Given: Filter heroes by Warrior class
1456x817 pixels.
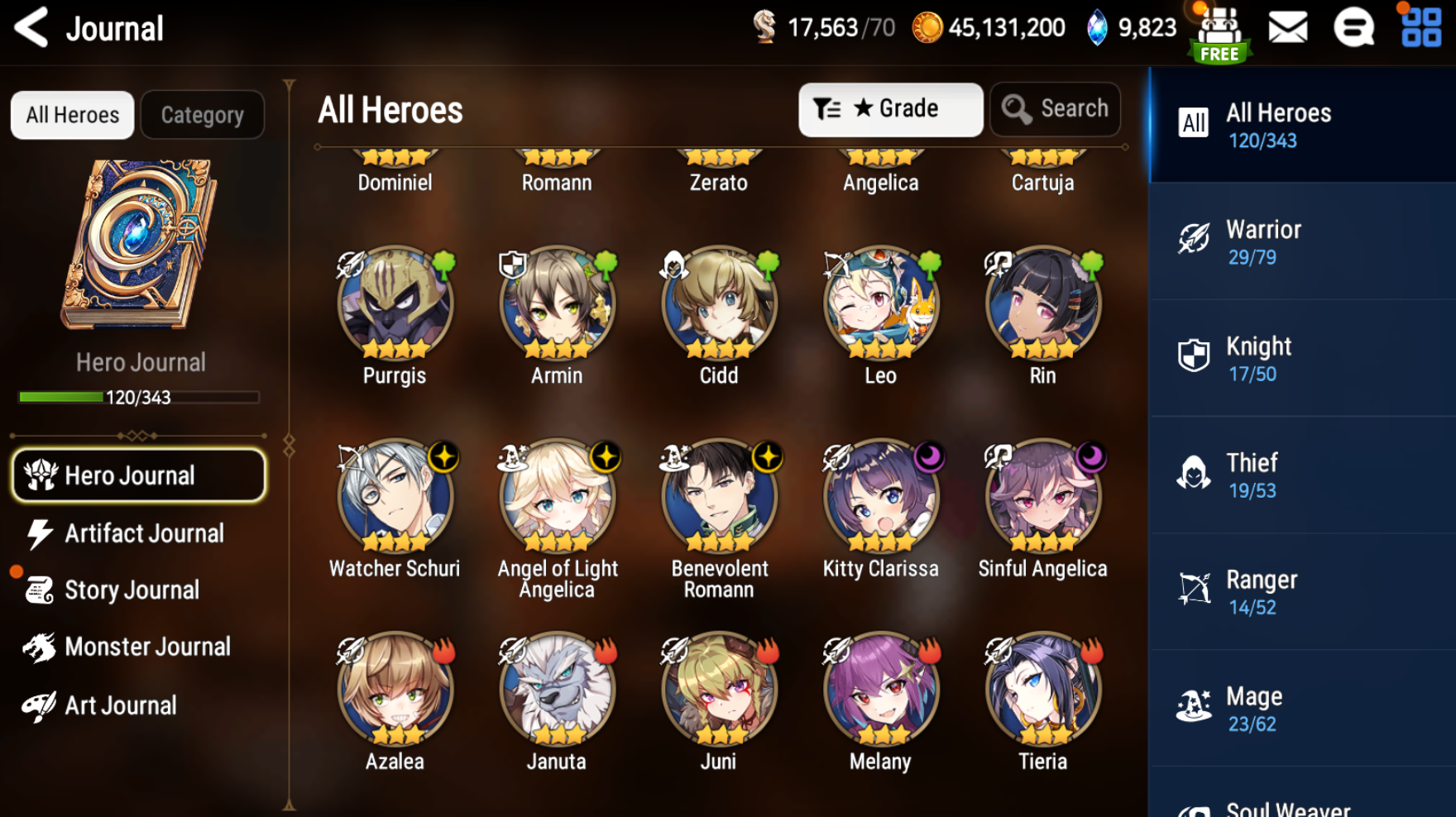Looking at the screenshot, I should coord(1302,241).
